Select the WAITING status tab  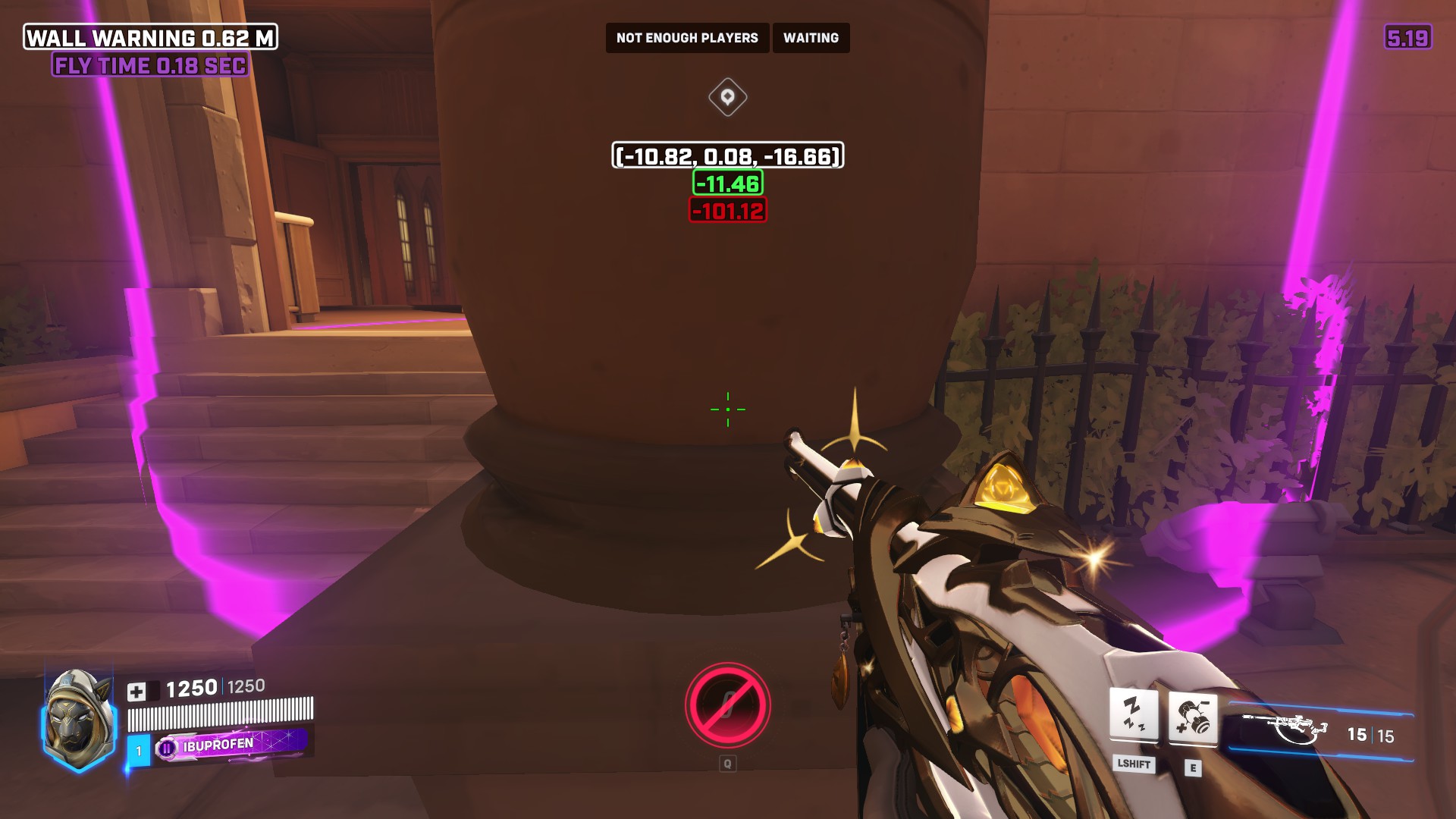click(811, 37)
